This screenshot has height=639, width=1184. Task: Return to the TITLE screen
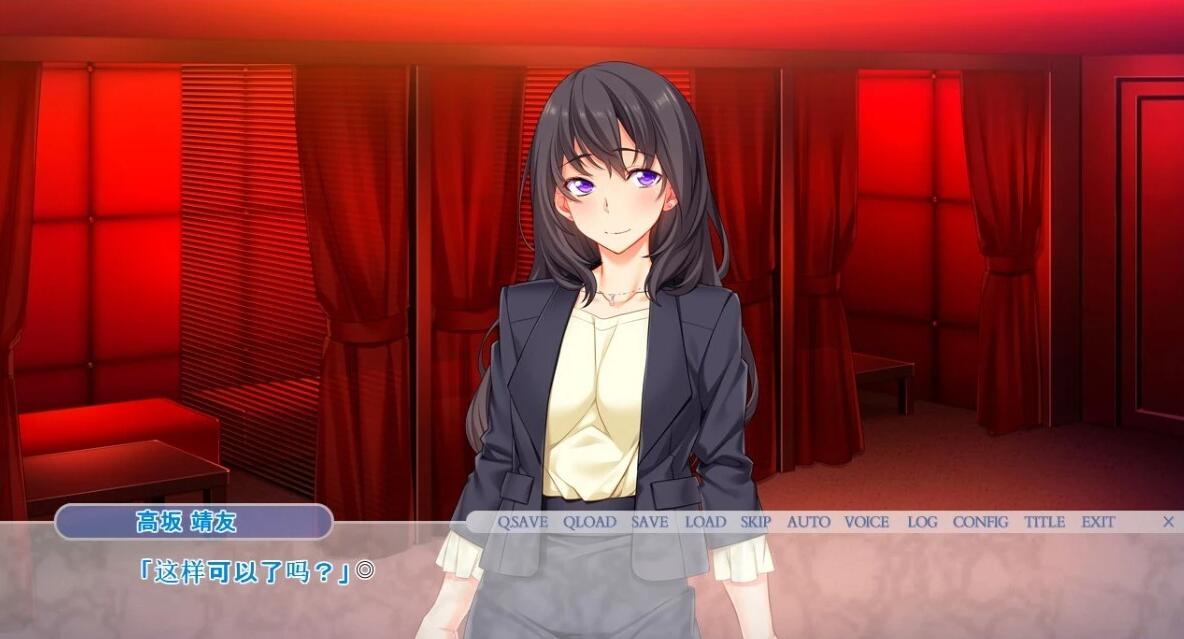click(x=1044, y=522)
